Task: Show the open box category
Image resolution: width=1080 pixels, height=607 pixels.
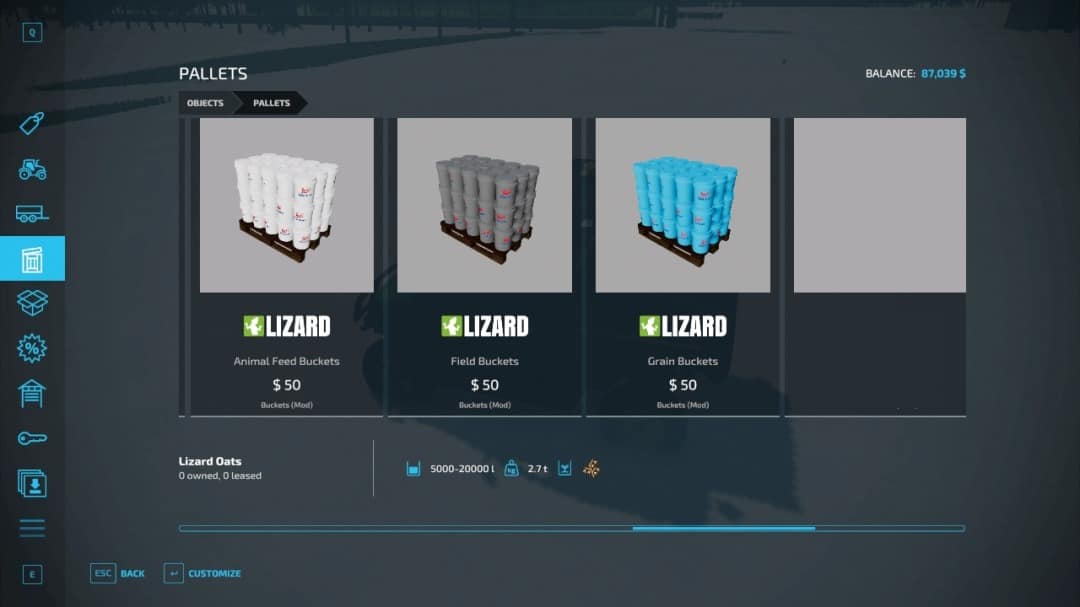Action: (x=32, y=303)
